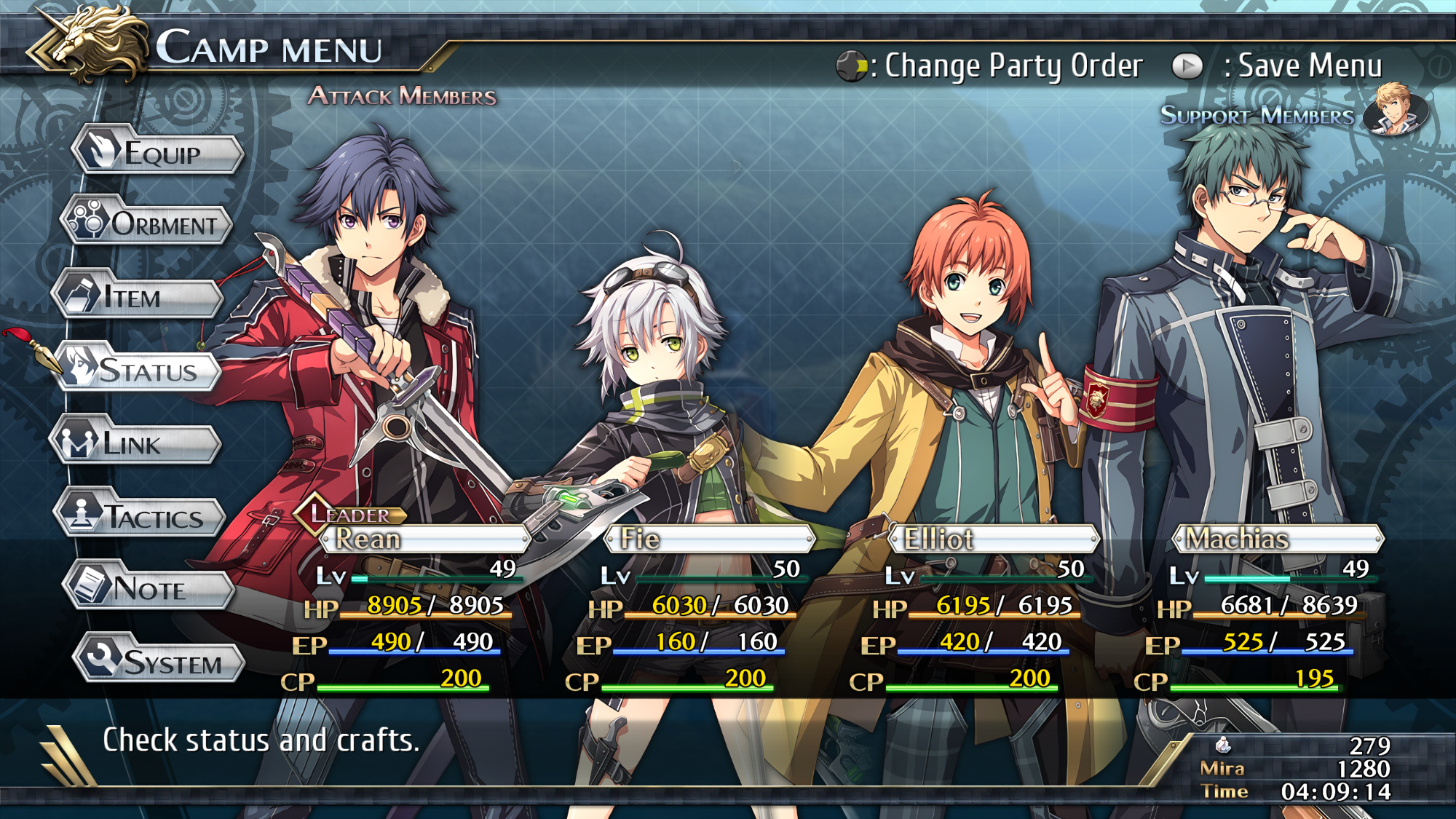Select the Tactics menu entry
This screenshot has height=819, width=1456.
pos(142,517)
